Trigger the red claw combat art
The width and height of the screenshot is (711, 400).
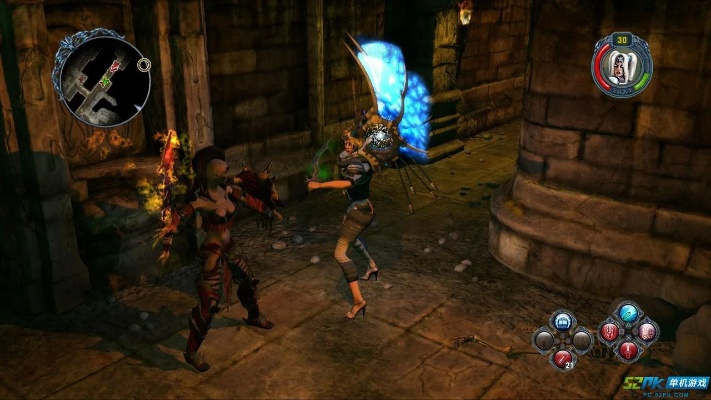tap(609, 332)
